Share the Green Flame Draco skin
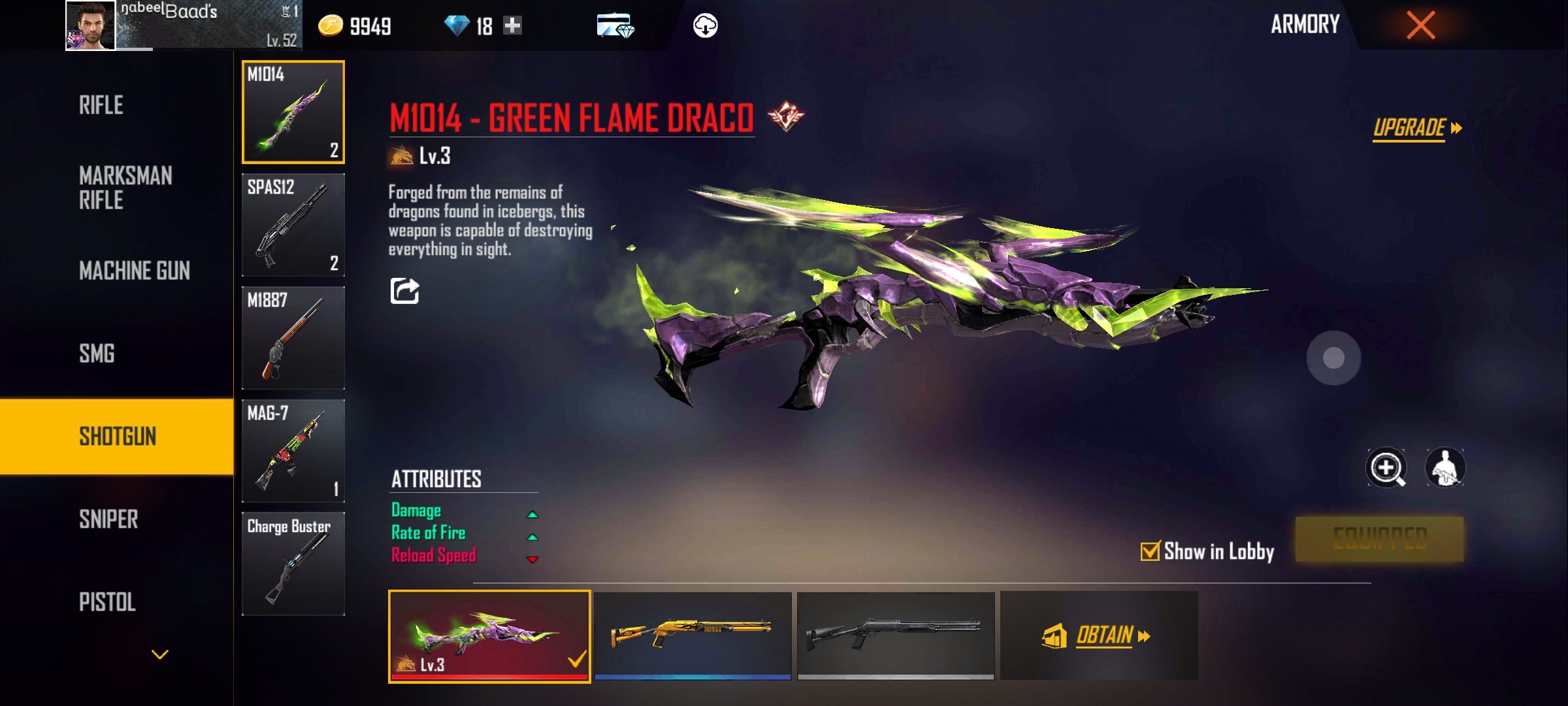The width and height of the screenshot is (1568, 706). pos(404,291)
